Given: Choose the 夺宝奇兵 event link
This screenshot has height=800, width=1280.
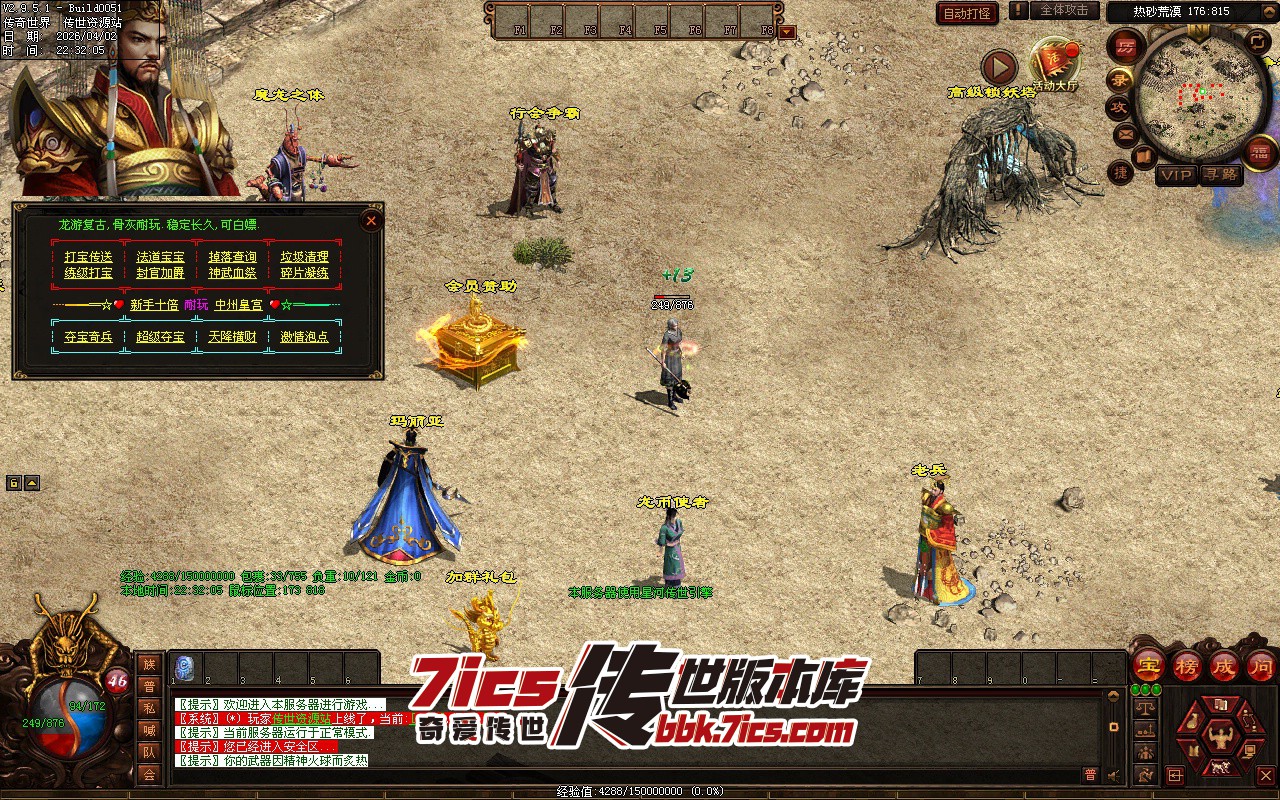Looking at the screenshot, I should (x=89, y=337).
